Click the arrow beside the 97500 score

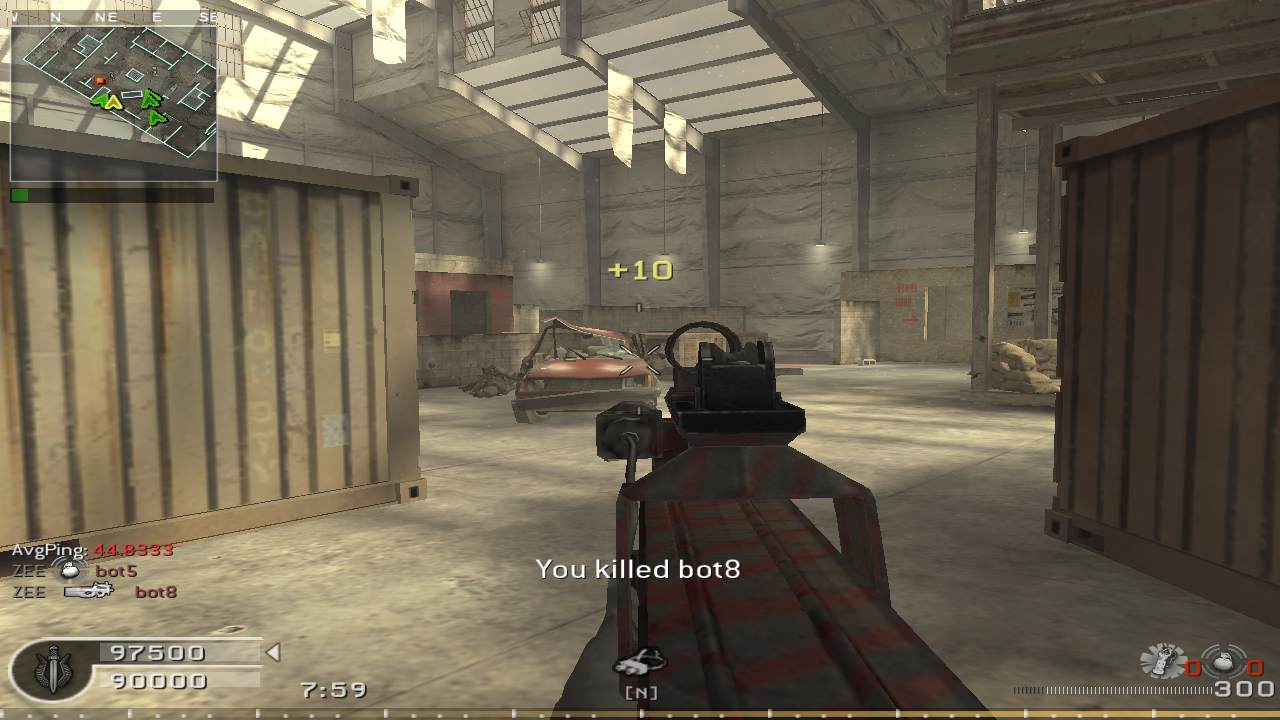(273, 653)
